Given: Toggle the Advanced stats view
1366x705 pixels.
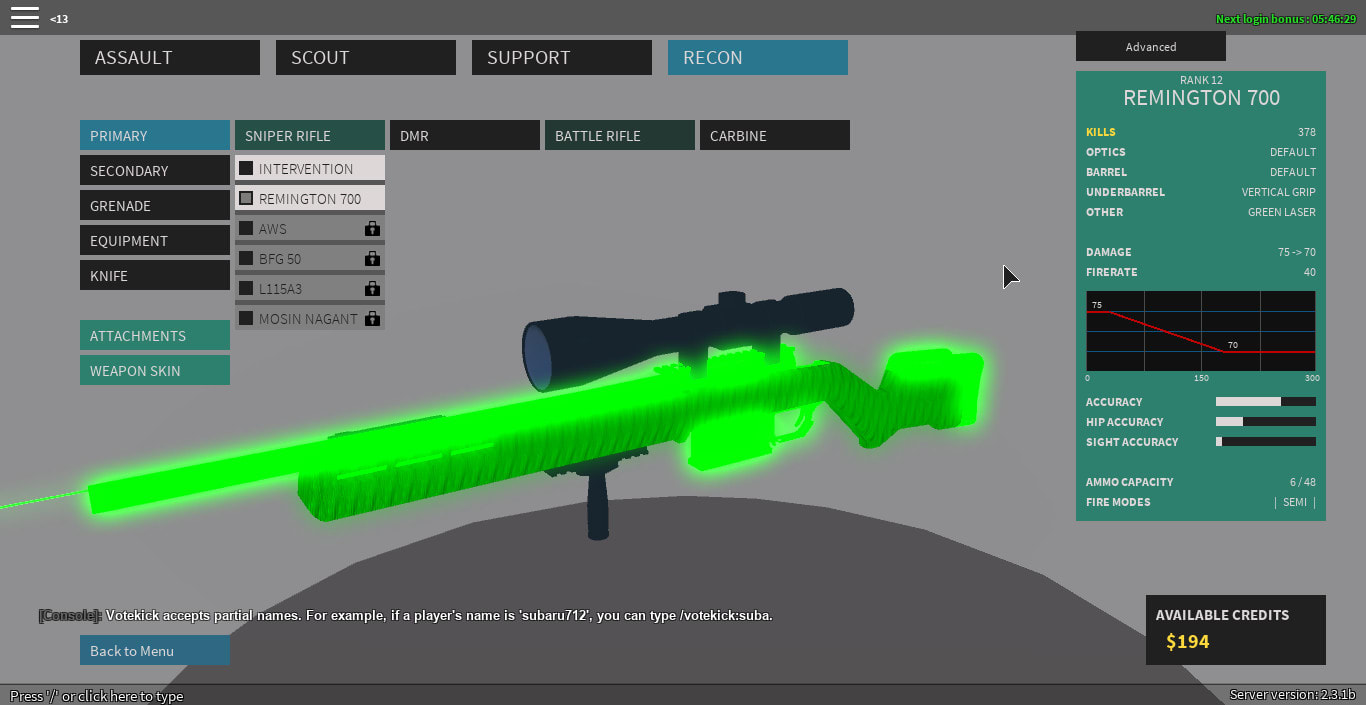Looking at the screenshot, I should pyautogui.click(x=1150, y=46).
